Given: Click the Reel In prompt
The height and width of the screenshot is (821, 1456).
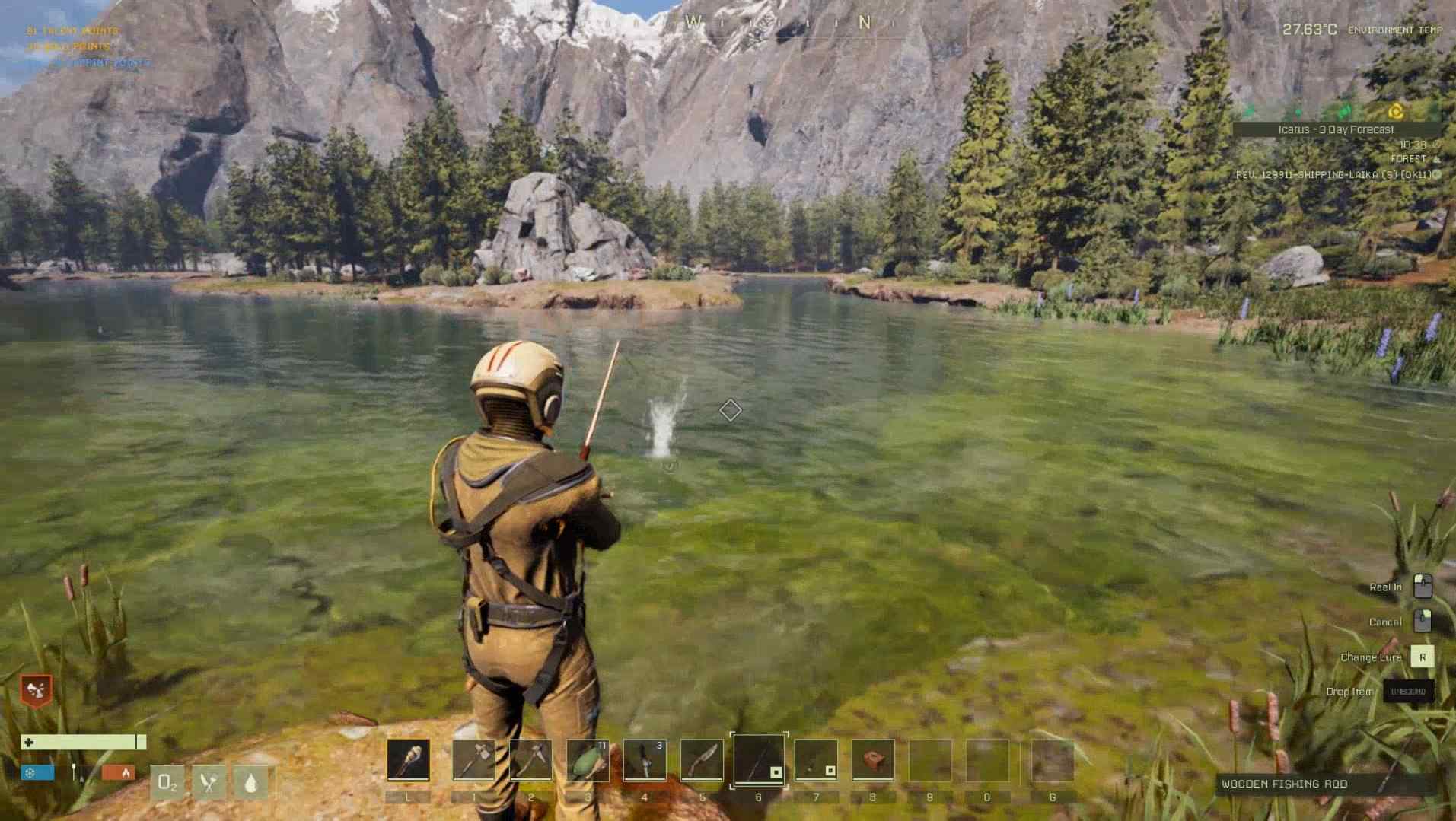Looking at the screenshot, I should (x=1387, y=587).
